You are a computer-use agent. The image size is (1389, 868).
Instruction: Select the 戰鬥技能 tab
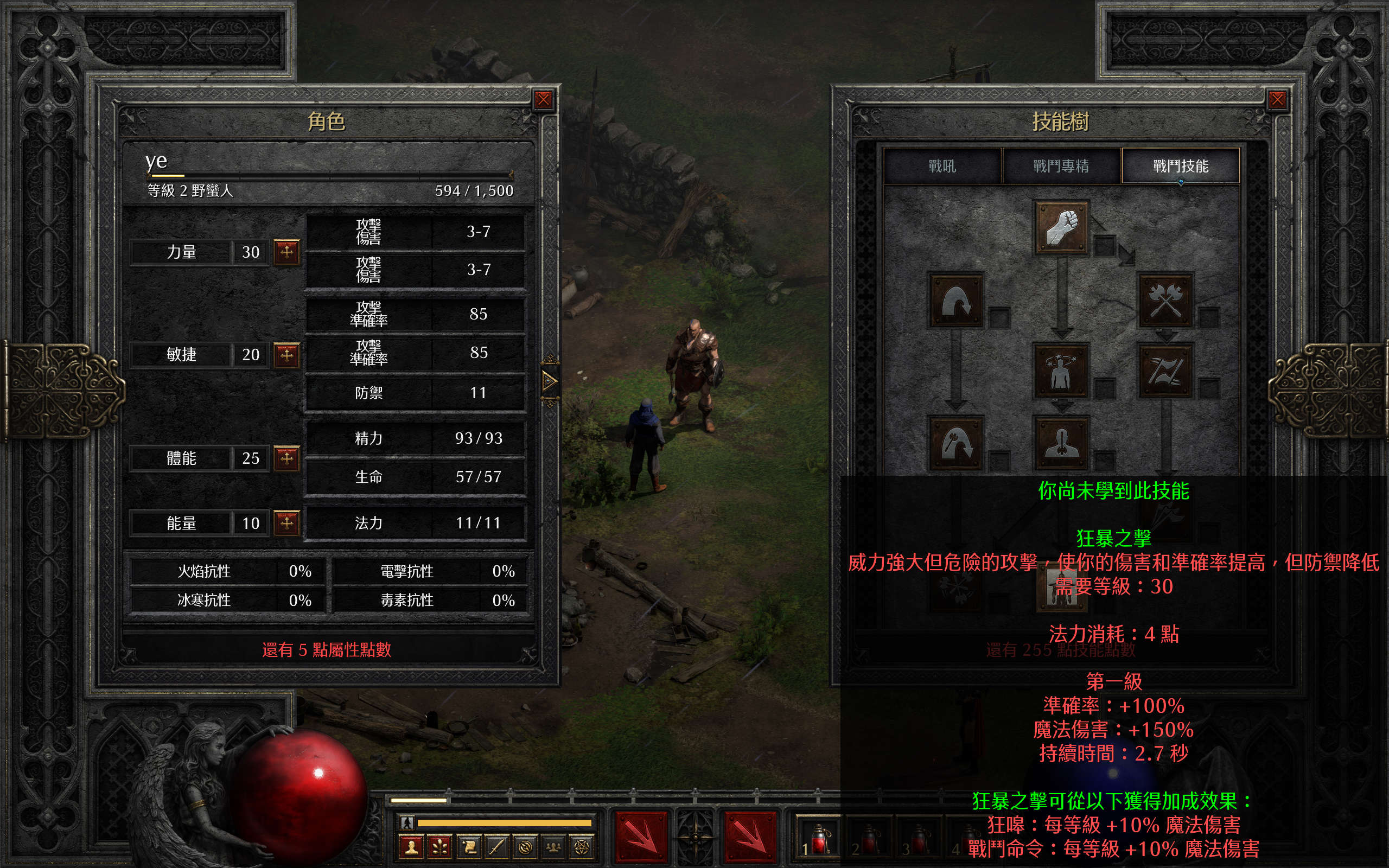tap(1180, 167)
